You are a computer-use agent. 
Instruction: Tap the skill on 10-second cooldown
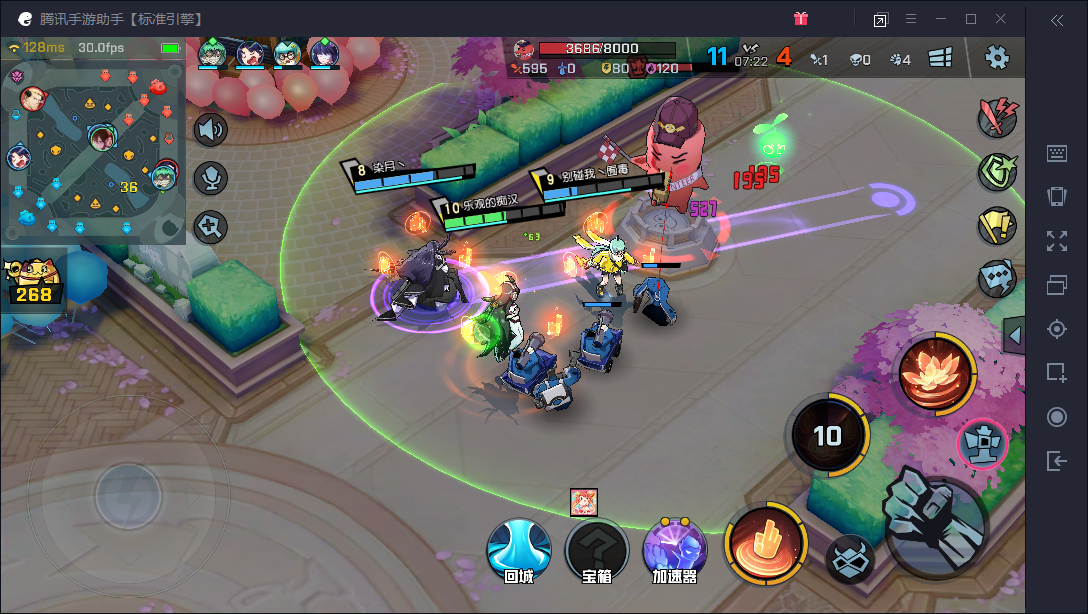(827, 435)
